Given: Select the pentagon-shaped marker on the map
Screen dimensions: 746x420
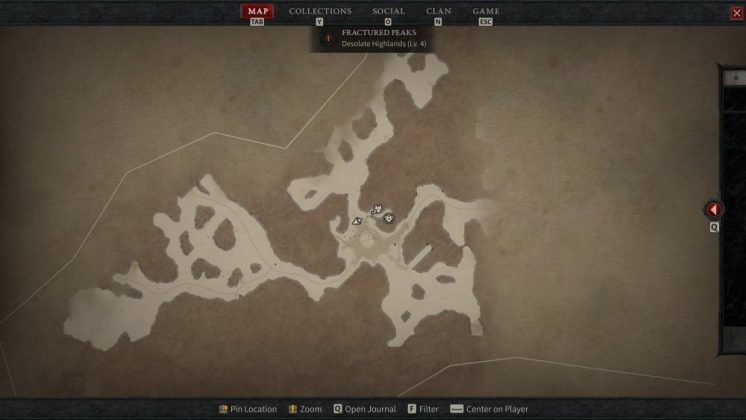Looking at the screenshot, I should [357, 220].
